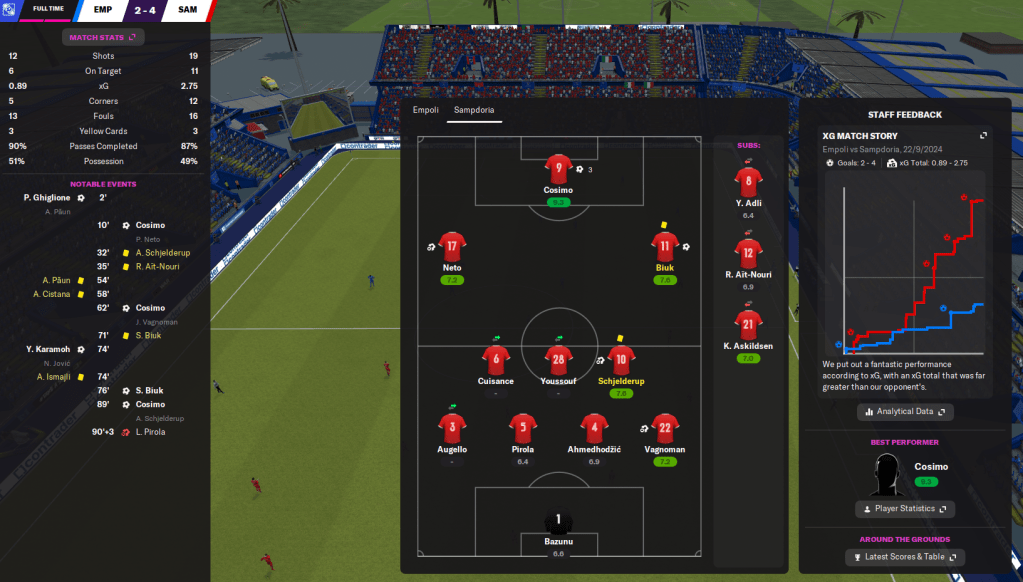Select midfielder Youssouf number 28
Viewport: 1023px width, 582px height.
(558, 360)
